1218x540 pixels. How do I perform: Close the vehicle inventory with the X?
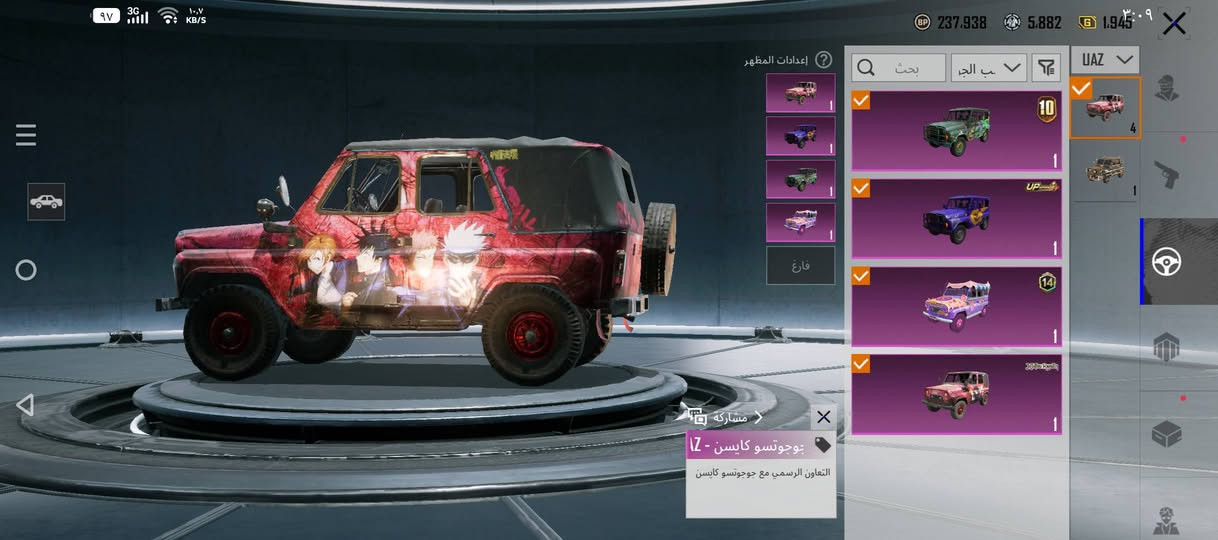tap(1174, 24)
